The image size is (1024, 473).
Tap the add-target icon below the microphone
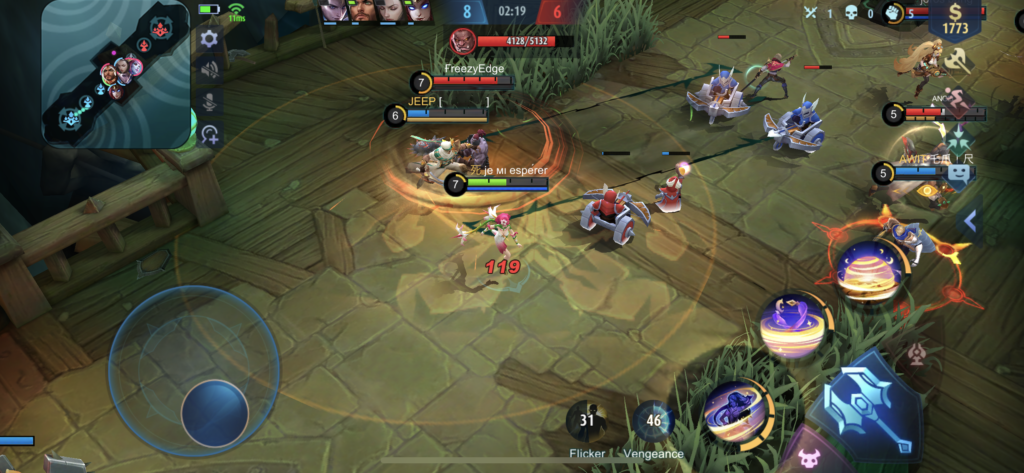[x=210, y=135]
